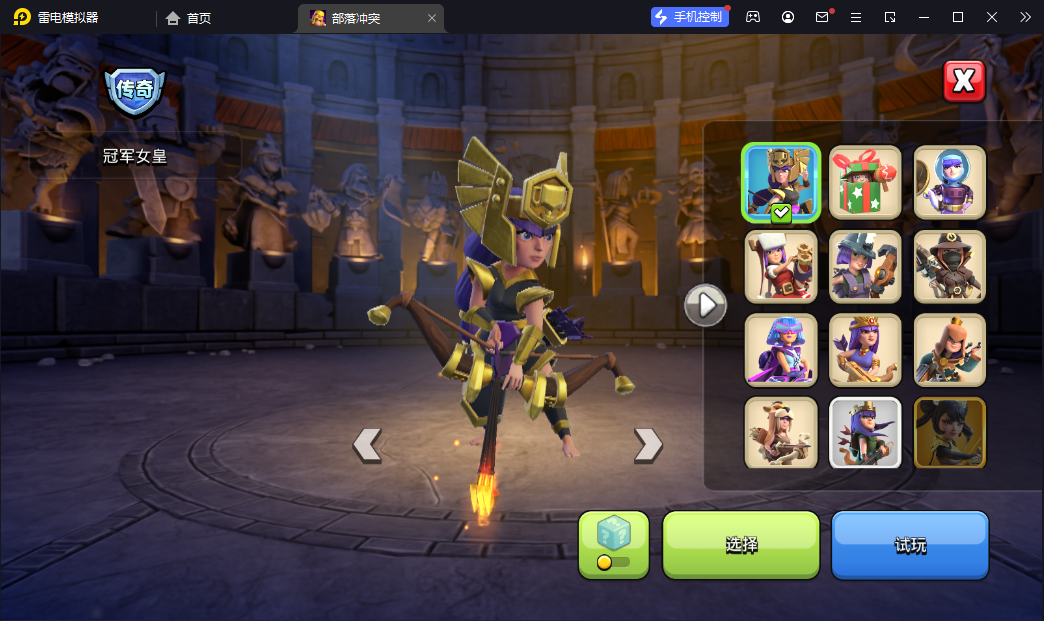Open the mystery cube random skin button

614,545
